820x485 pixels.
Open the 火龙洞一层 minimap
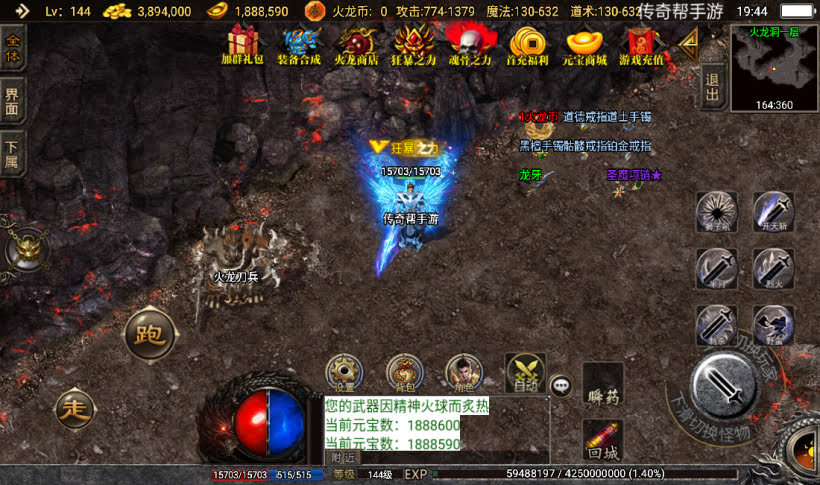[774, 67]
